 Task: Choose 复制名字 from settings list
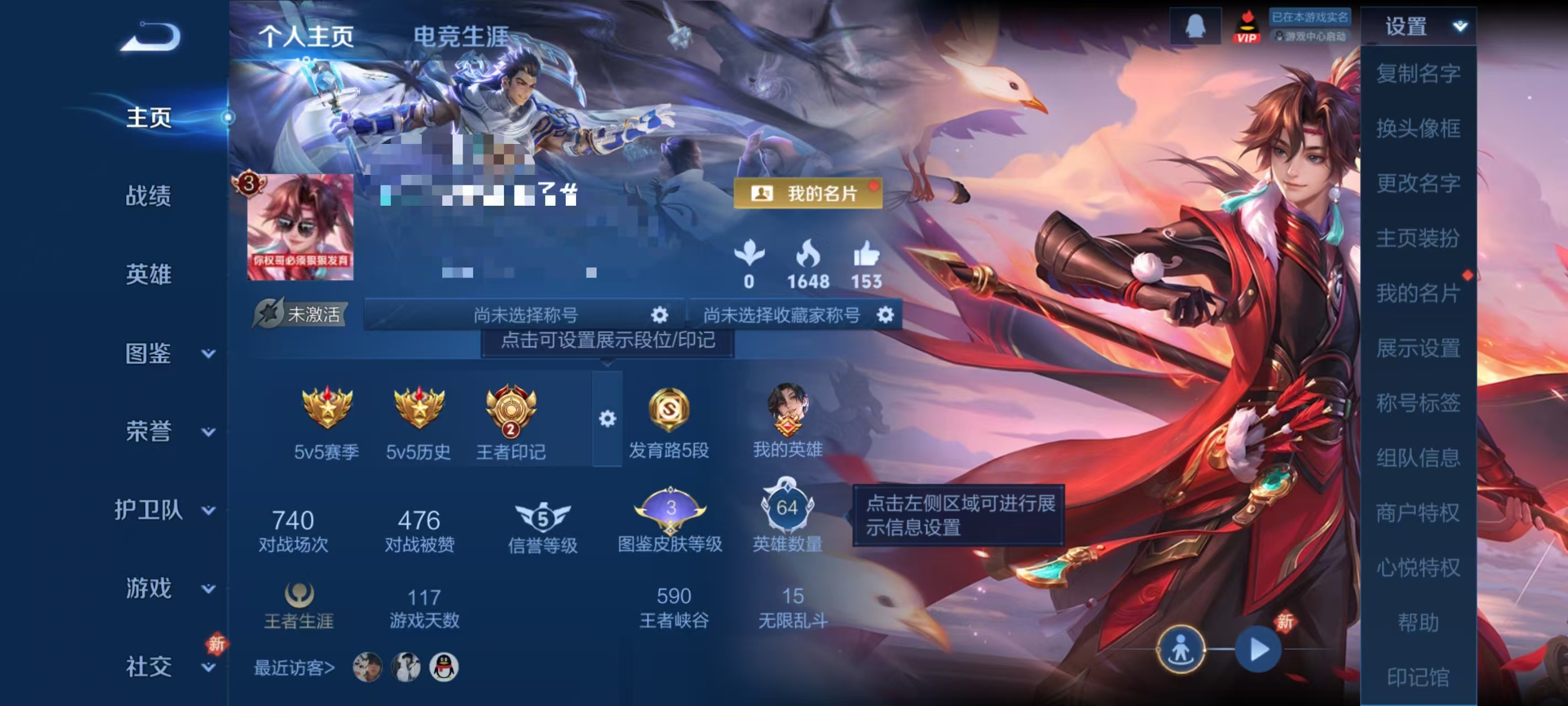pyautogui.click(x=1418, y=73)
